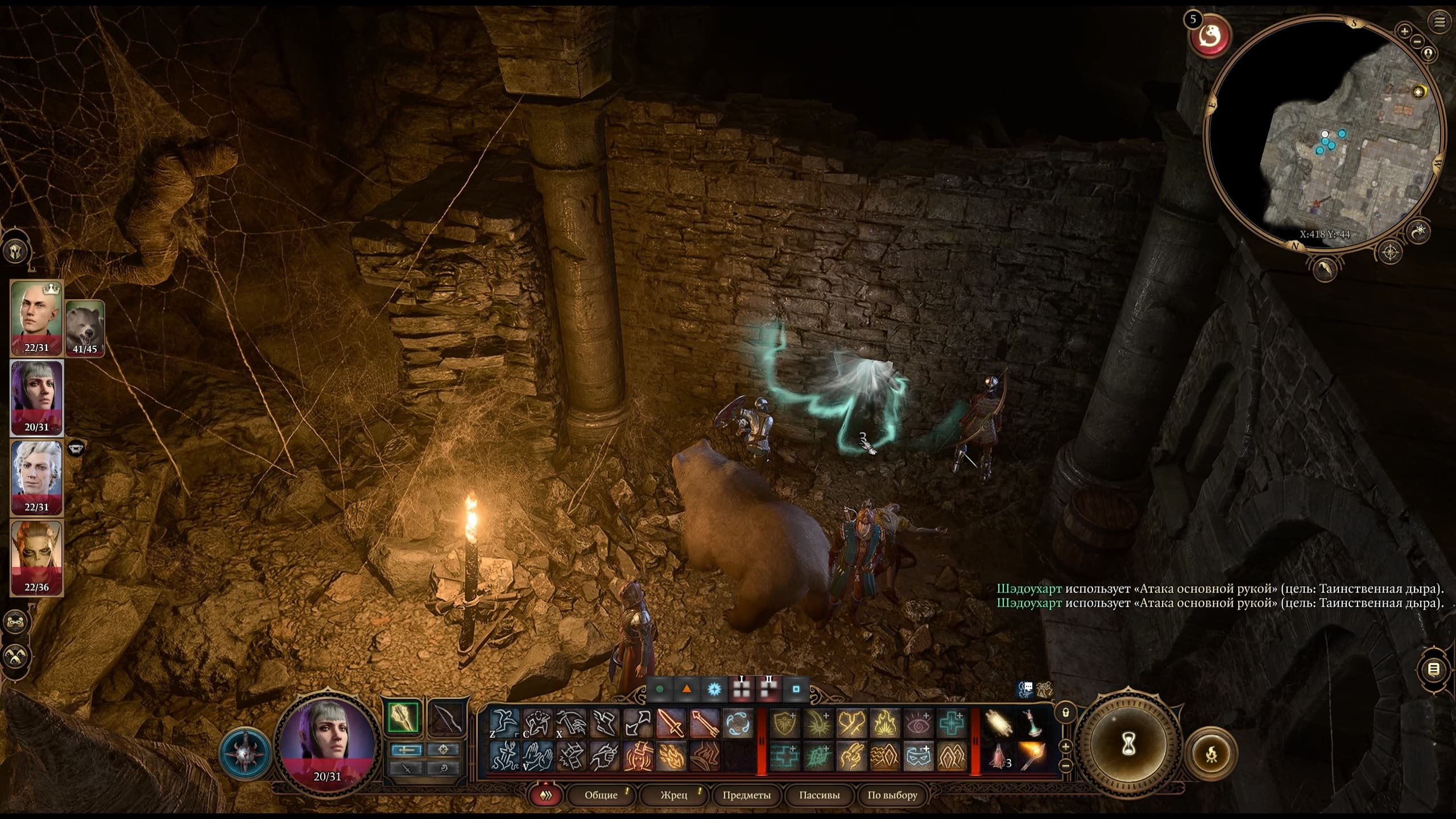The image size is (1456, 819).
Task: Zoom in the minimap with plus
Action: (x=1405, y=31)
